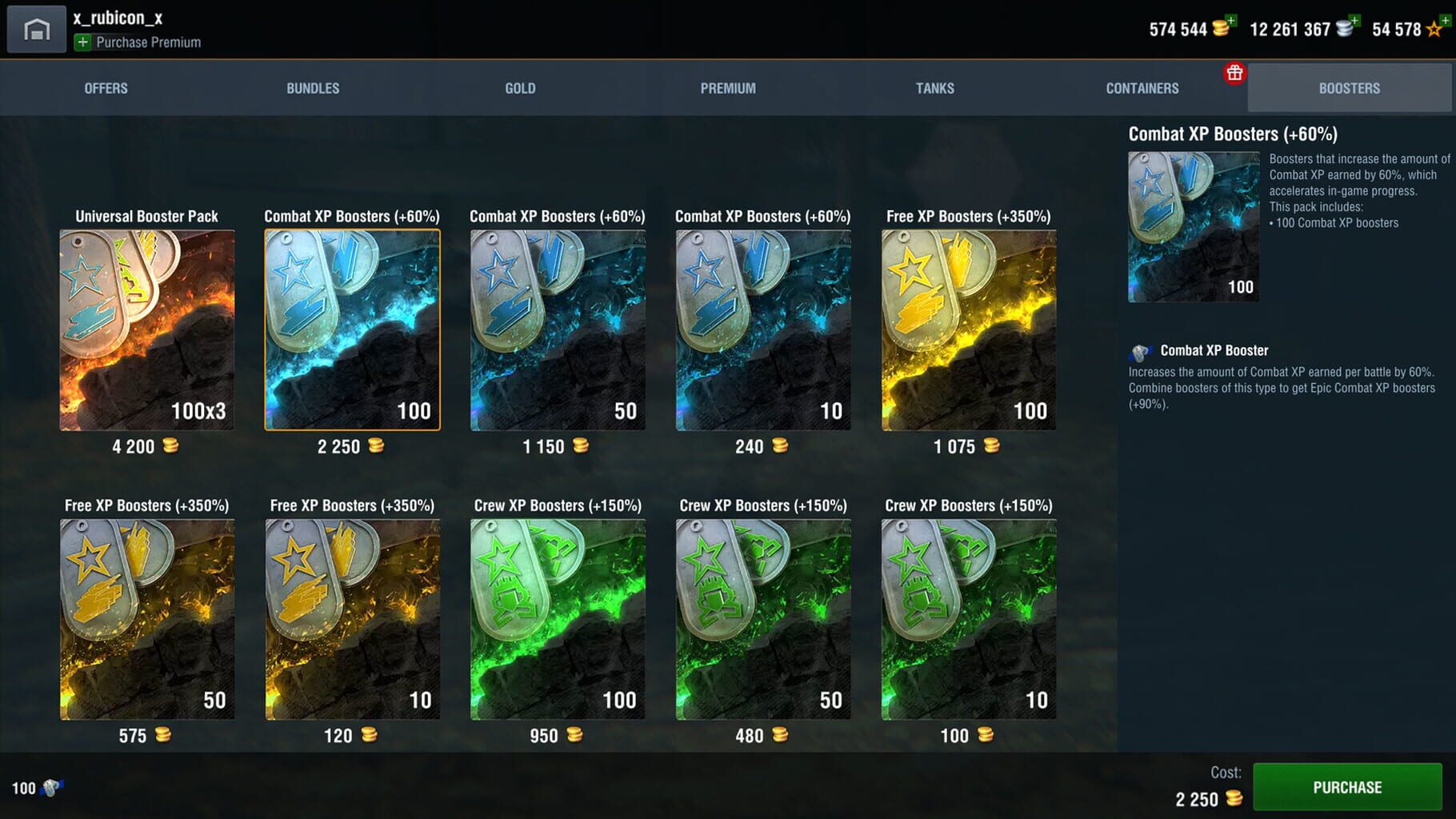
Task: Open the CONTAINERS tab
Action: pyautogui.click(x=1142, y=88)
